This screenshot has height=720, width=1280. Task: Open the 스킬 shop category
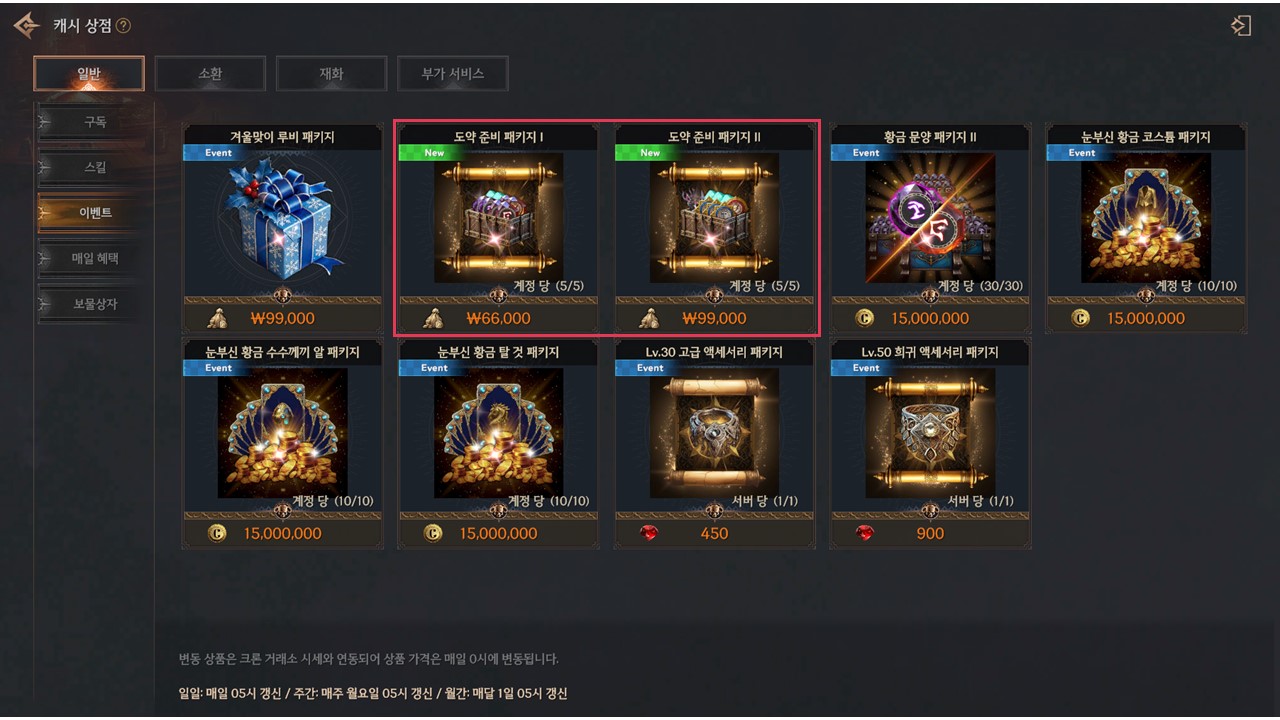pyautogui.click(x=95, y=167)
